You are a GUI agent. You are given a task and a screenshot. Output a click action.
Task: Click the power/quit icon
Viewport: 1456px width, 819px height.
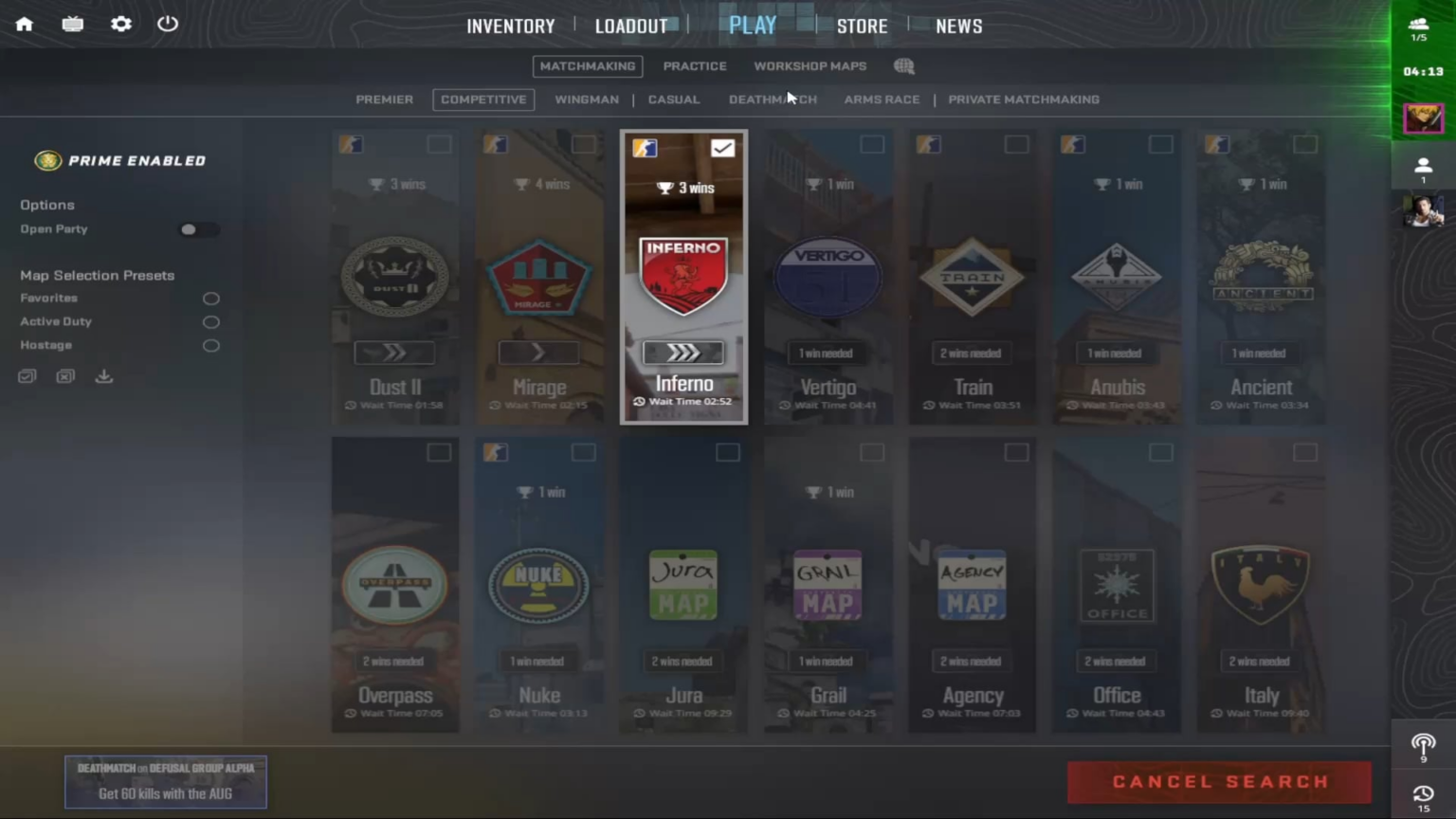(168, 24)
